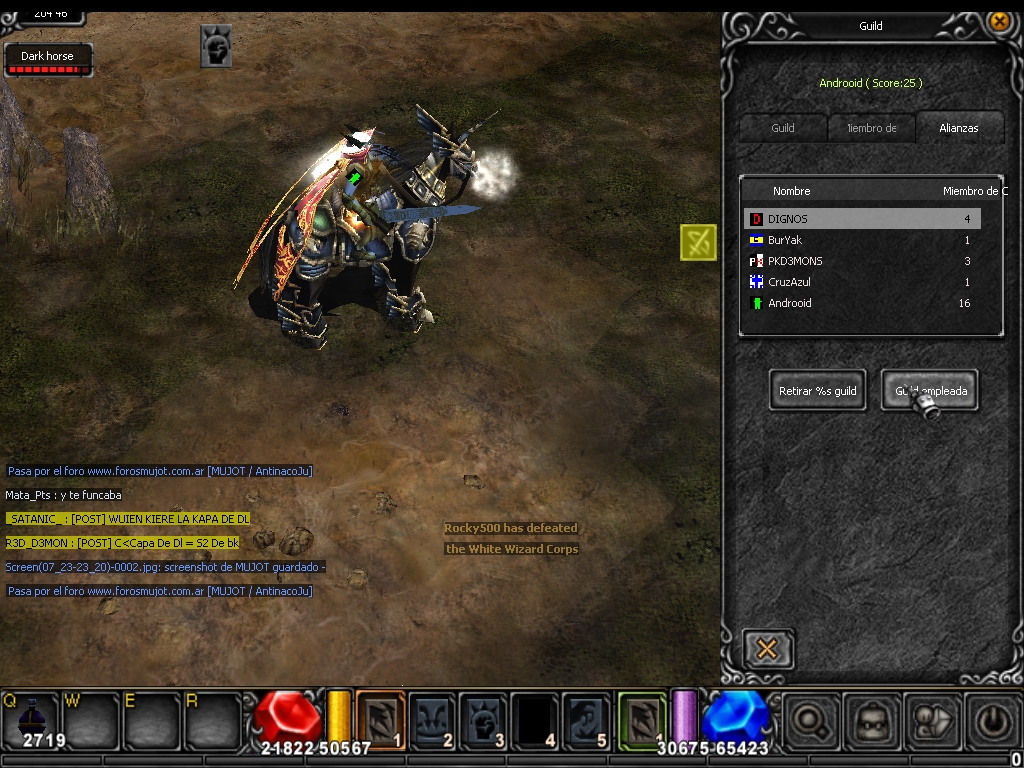Screen dimensions: 1024x768
Task: Switch to the Guild tab
Action: click(x=783, y=128)
